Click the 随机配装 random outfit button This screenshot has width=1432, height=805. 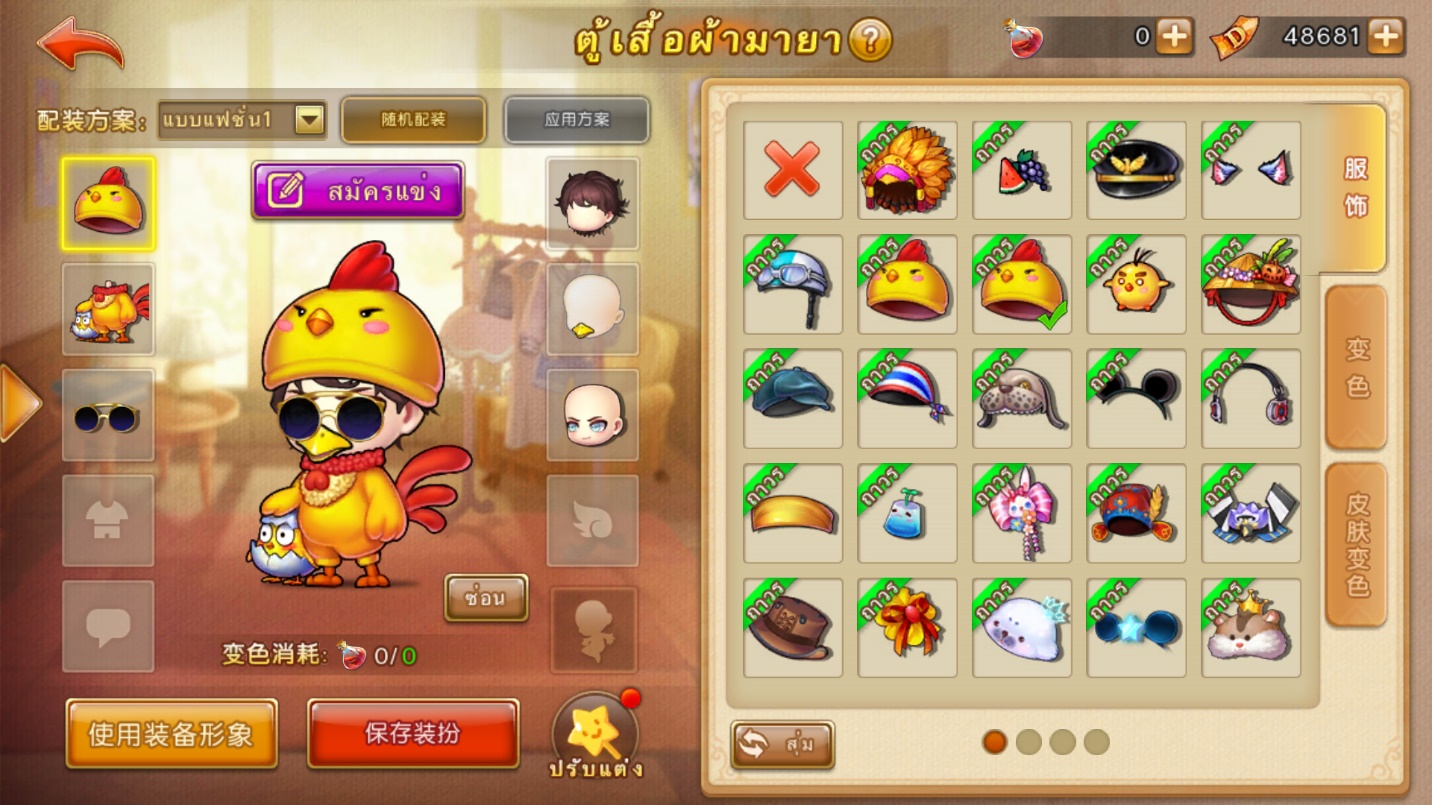coord(413,120)
